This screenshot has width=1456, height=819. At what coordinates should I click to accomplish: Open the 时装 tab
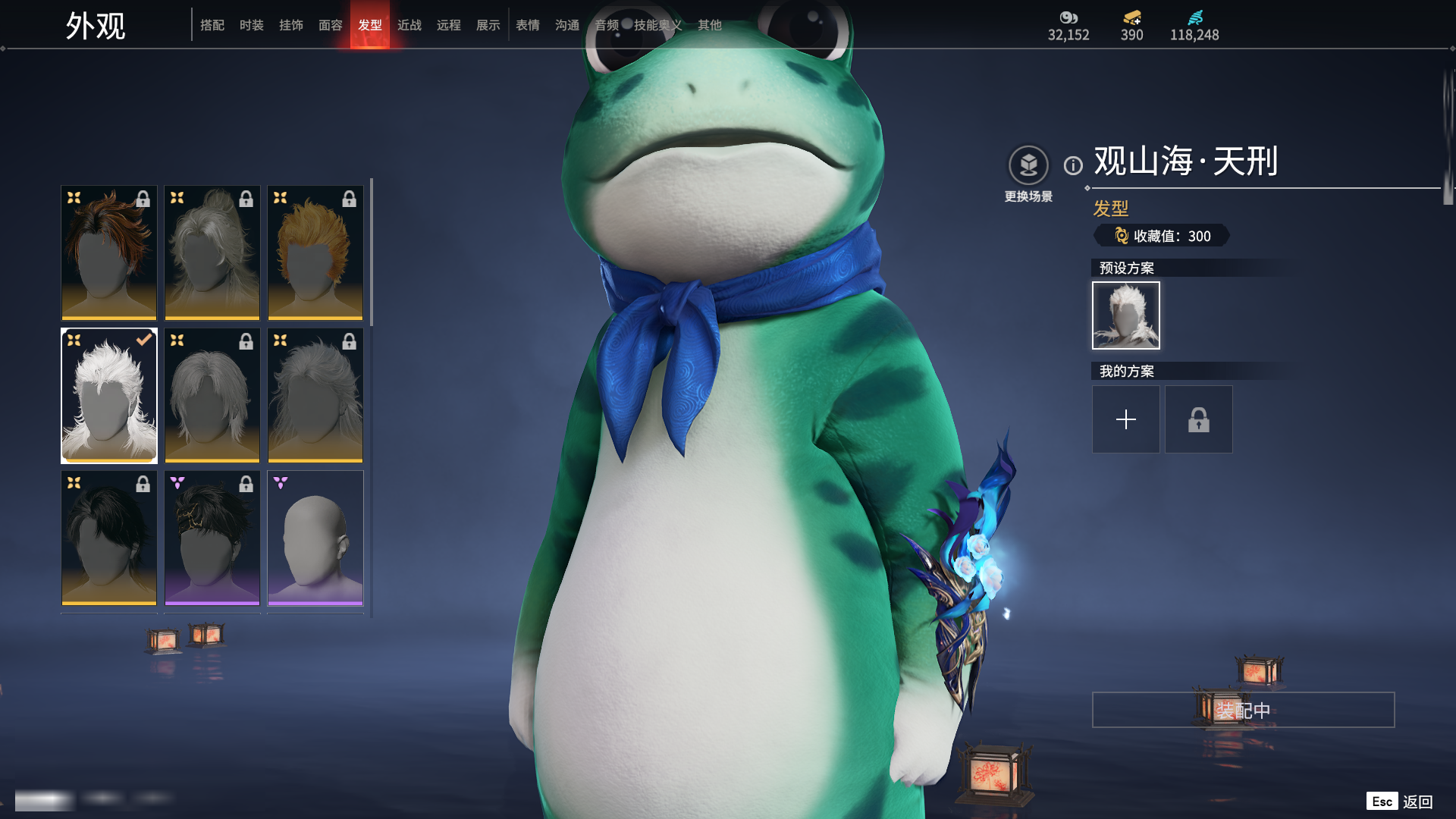pyautogui.click(x=252, y=25)
